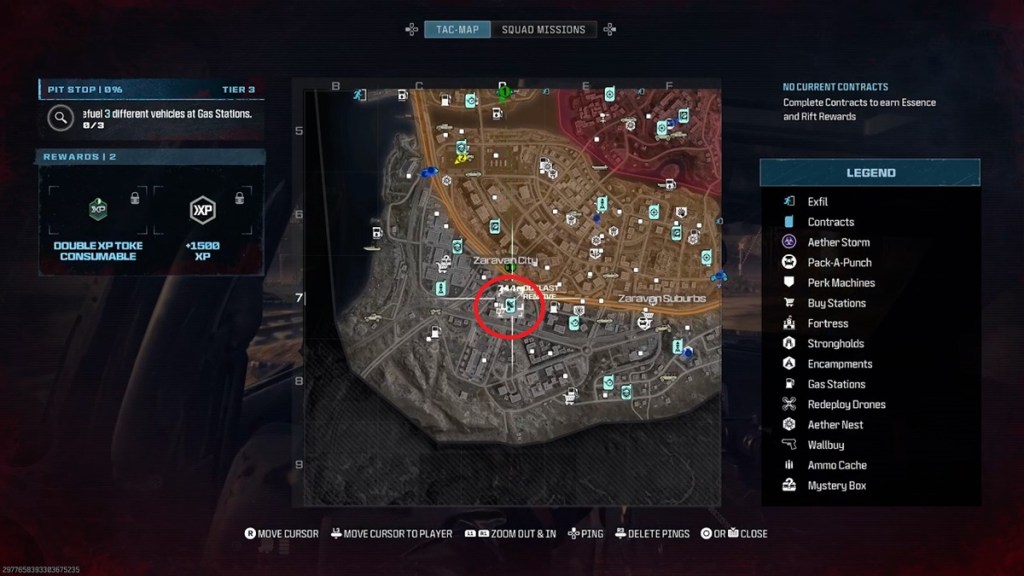Select Aether Storm in the legend

tap(838, 242)
